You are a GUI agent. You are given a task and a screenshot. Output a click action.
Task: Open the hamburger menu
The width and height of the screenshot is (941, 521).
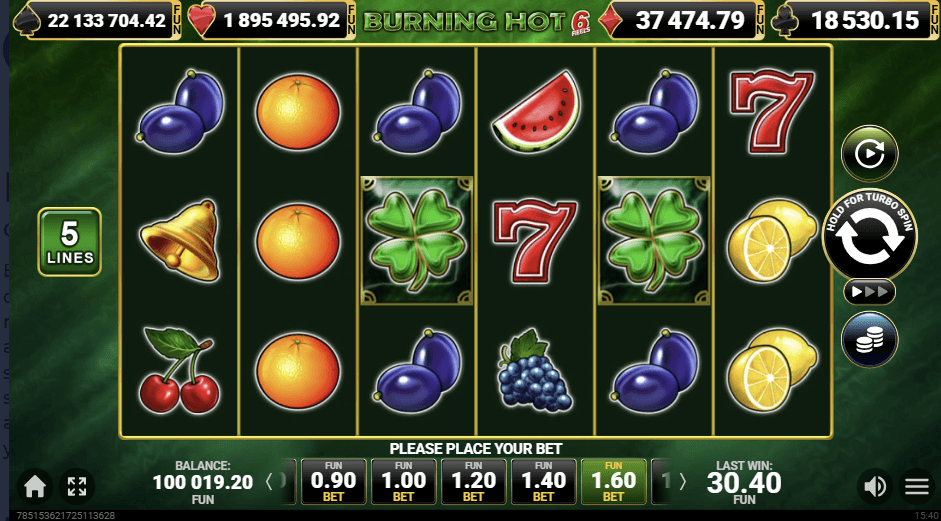(917, 487)
